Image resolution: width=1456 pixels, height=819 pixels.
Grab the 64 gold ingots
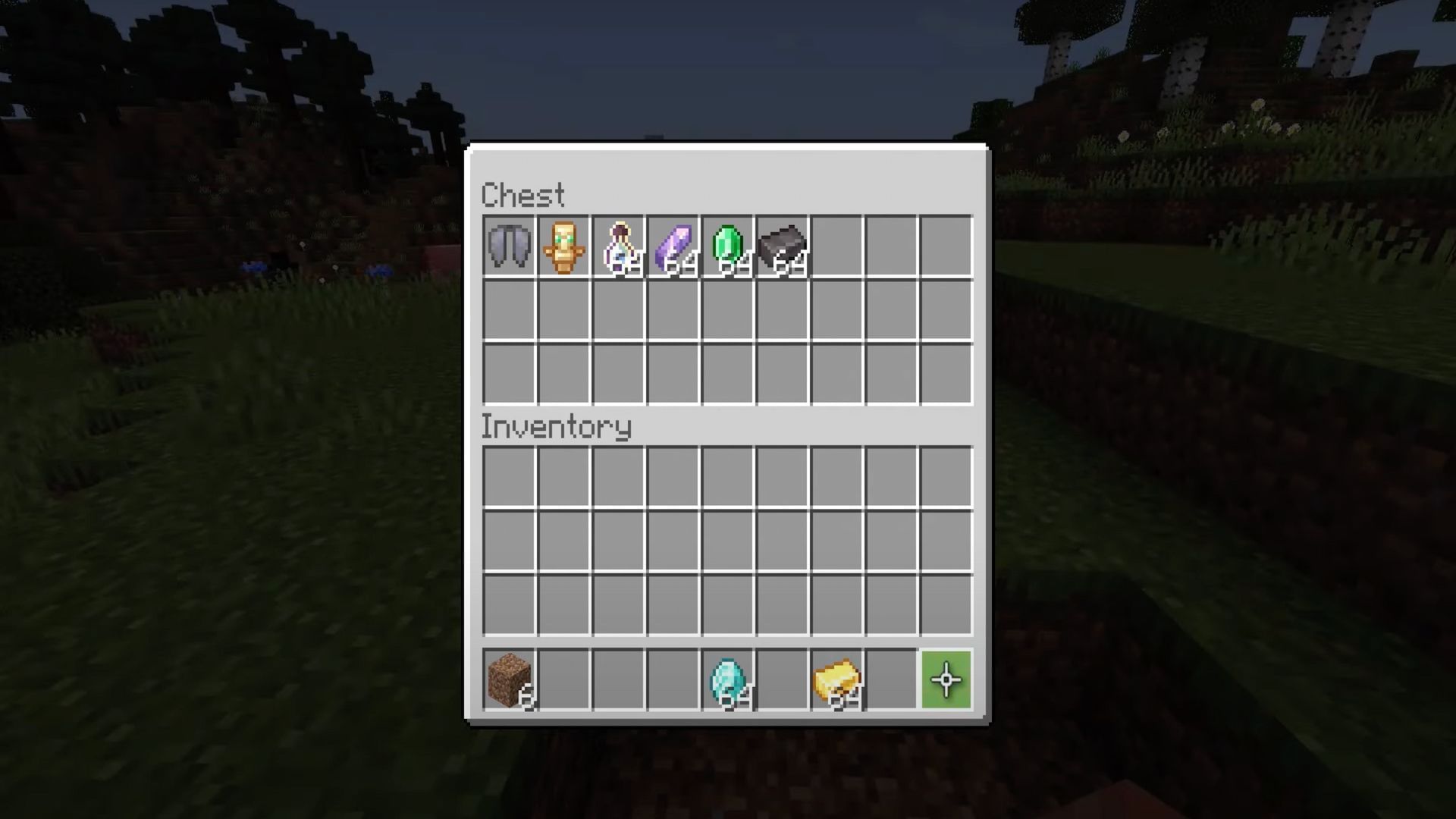836,680
